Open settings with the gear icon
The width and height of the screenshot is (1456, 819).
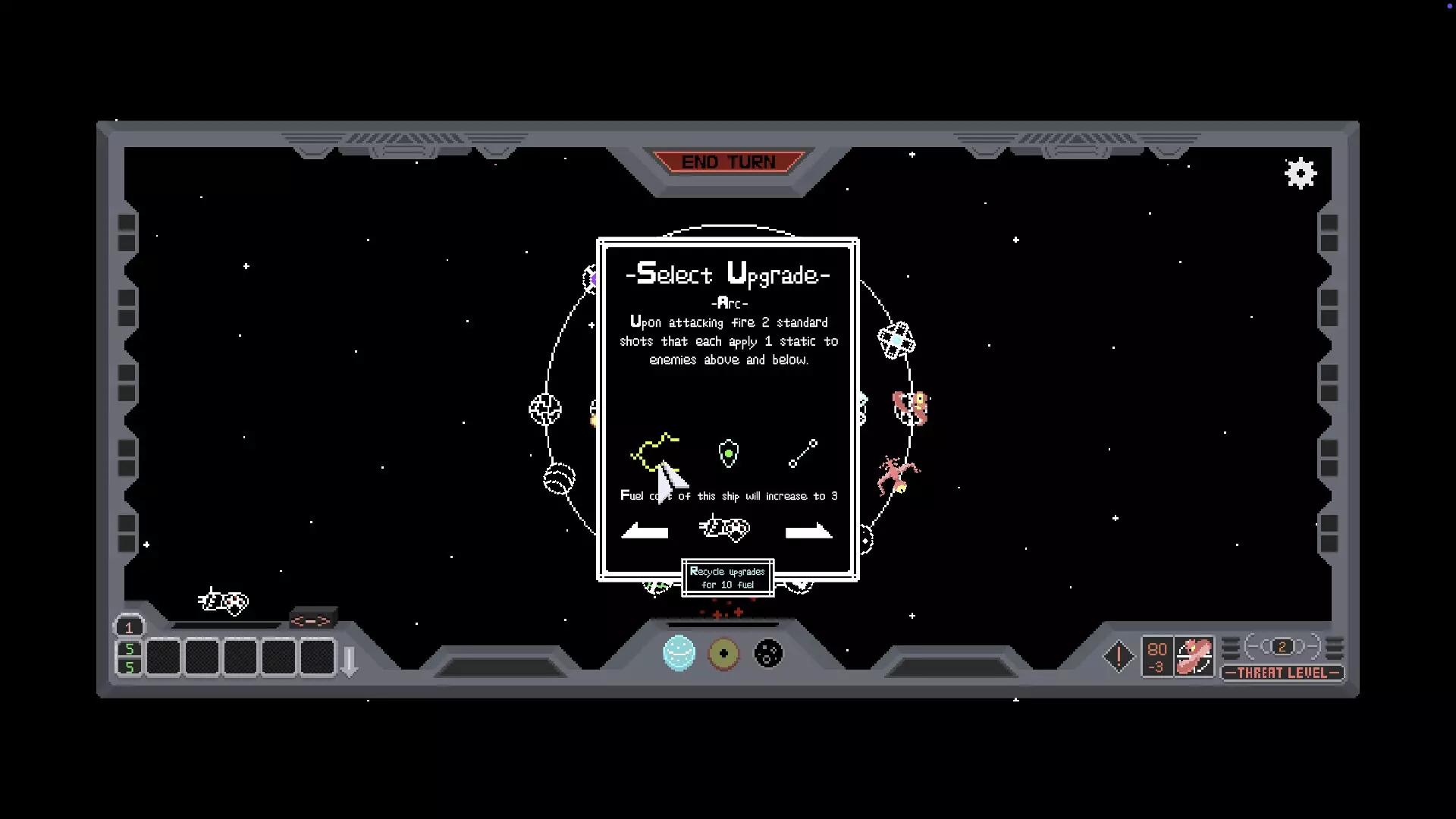1301,174
